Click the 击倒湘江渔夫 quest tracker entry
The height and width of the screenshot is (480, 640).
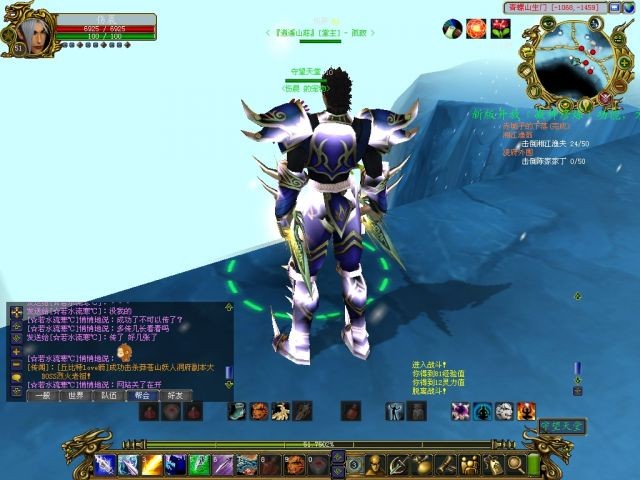[x=560, y=143]
